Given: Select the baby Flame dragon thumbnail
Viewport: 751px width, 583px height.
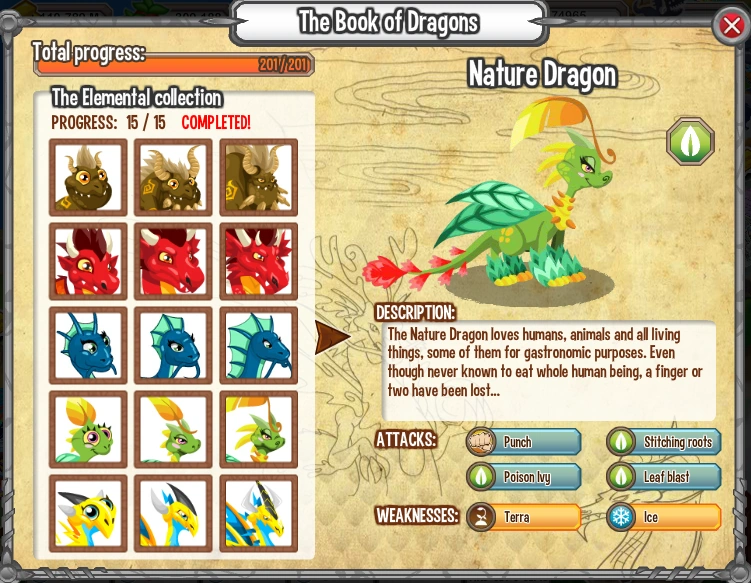Looking at the screenshot, I should 88,261.
